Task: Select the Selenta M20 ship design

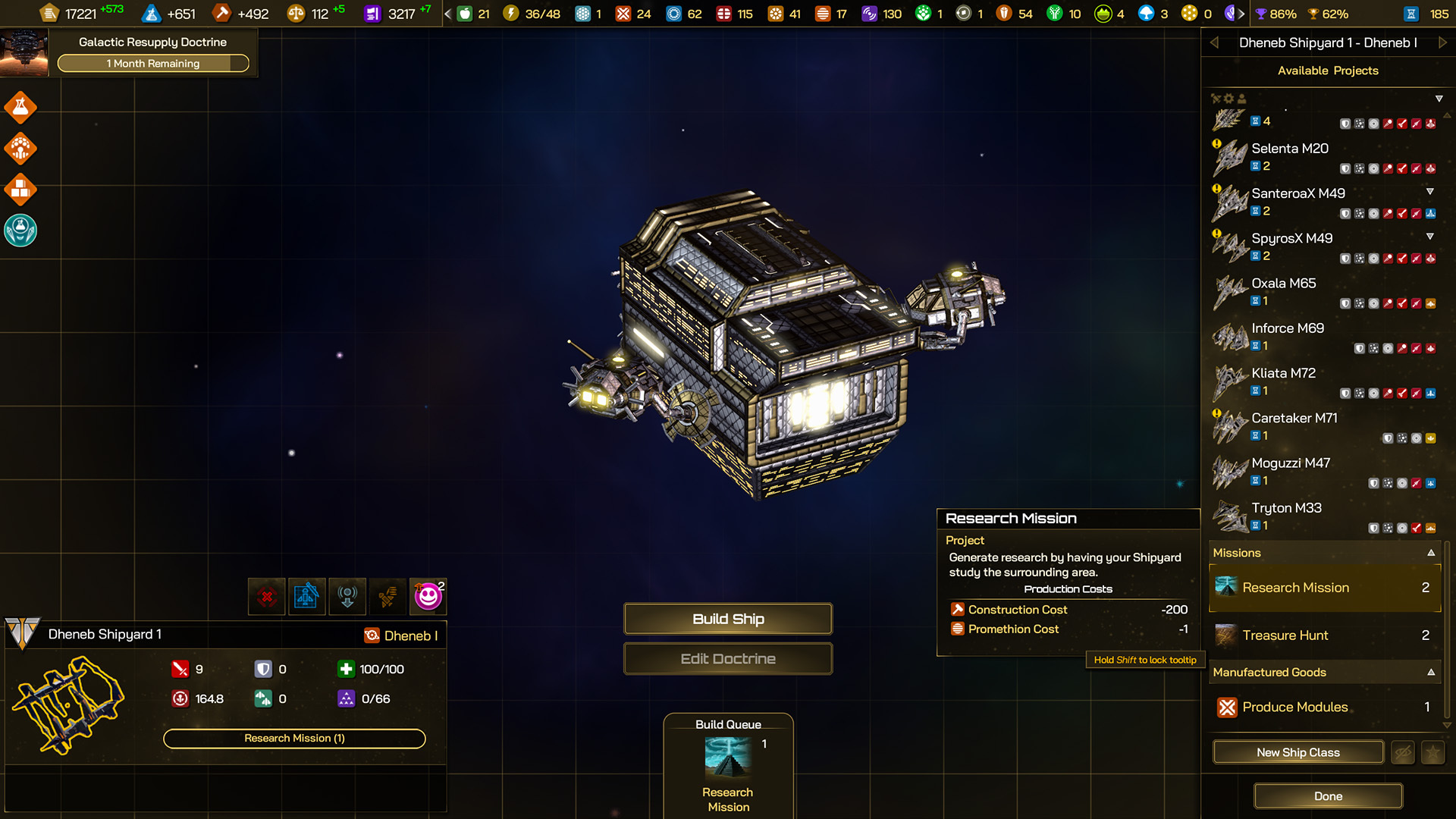Action: tap(1290, 149)
